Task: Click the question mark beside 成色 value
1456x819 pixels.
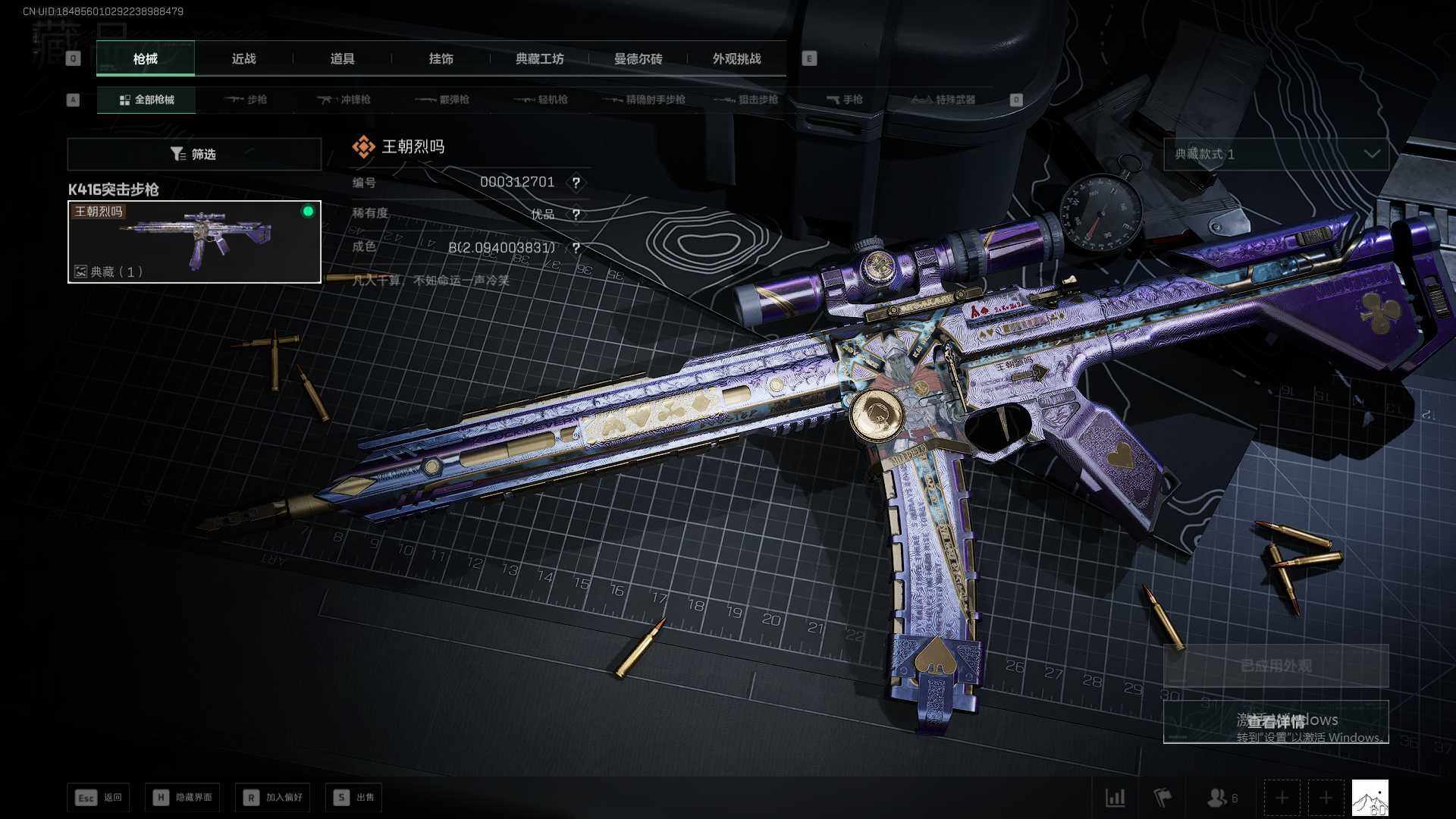Action: [576, 248]
